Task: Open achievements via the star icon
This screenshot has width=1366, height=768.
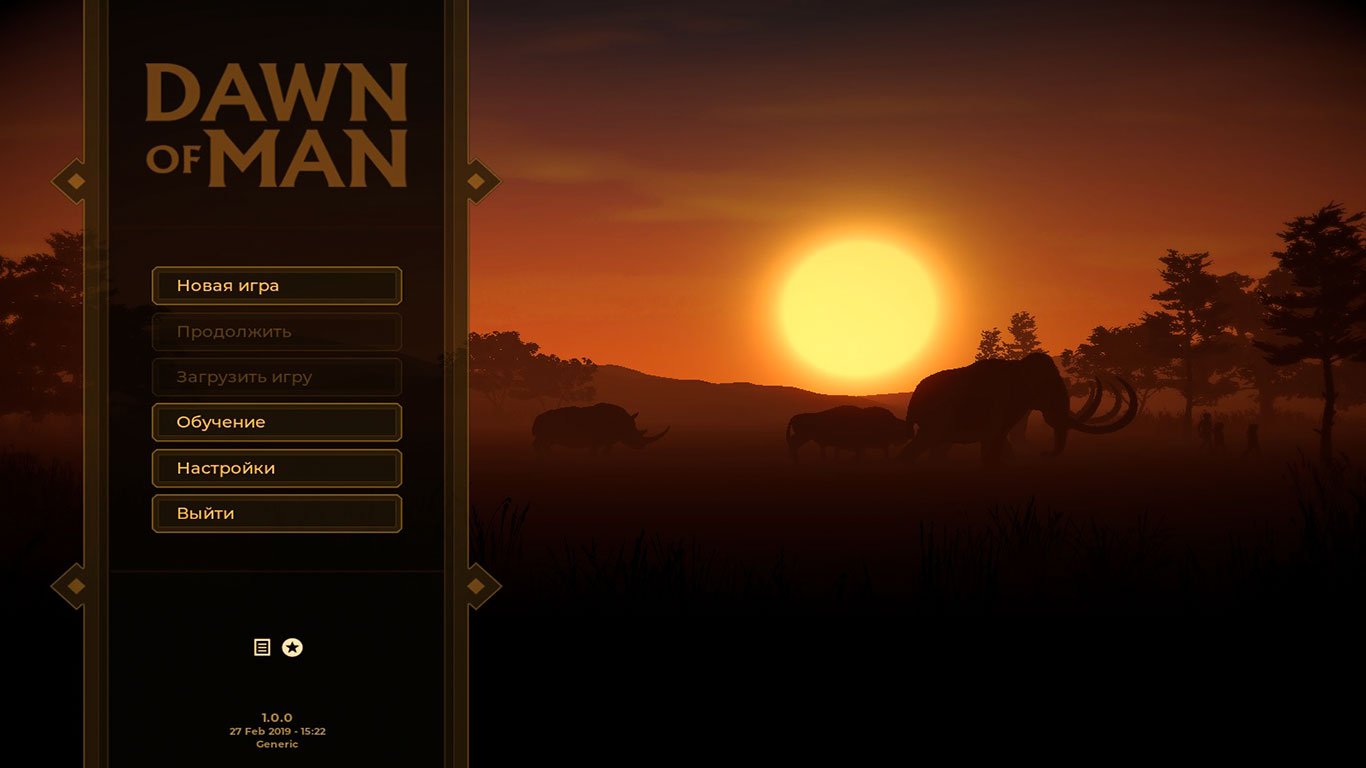Action: pyautogui.click(x=291, y=647)
